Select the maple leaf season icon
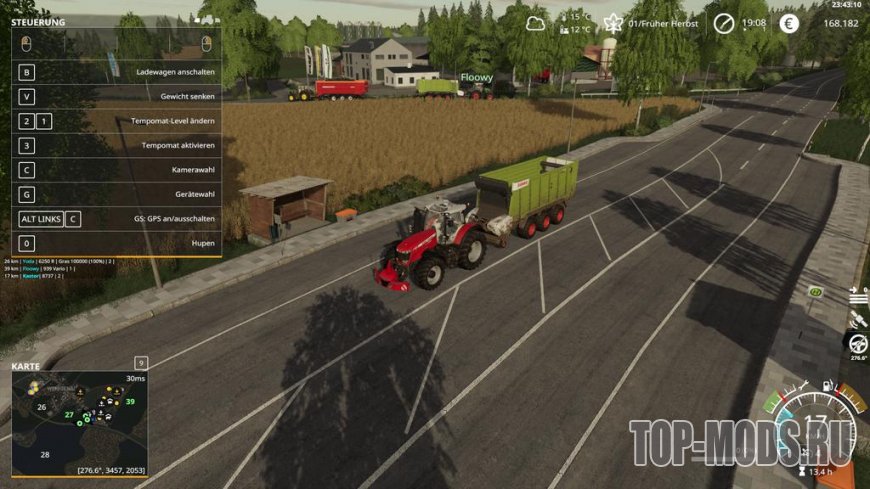Viewport: 870px width, 489px height. click(614, 23)
